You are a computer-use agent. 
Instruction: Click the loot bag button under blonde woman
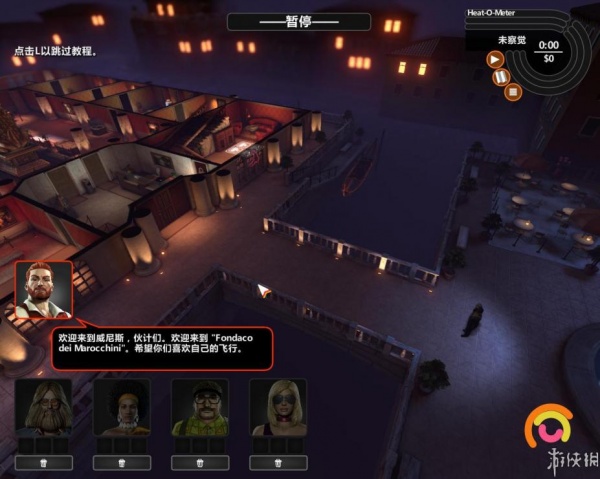278,463
